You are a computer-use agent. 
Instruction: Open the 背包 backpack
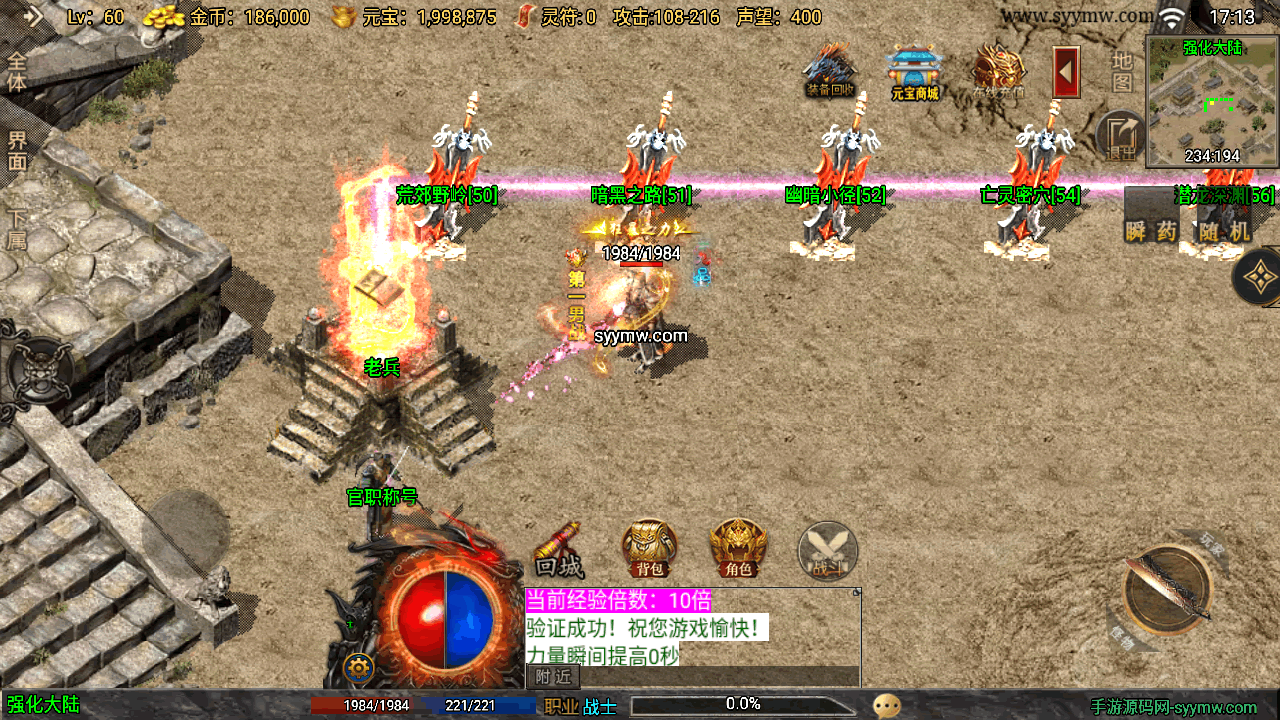coord(649,548)
